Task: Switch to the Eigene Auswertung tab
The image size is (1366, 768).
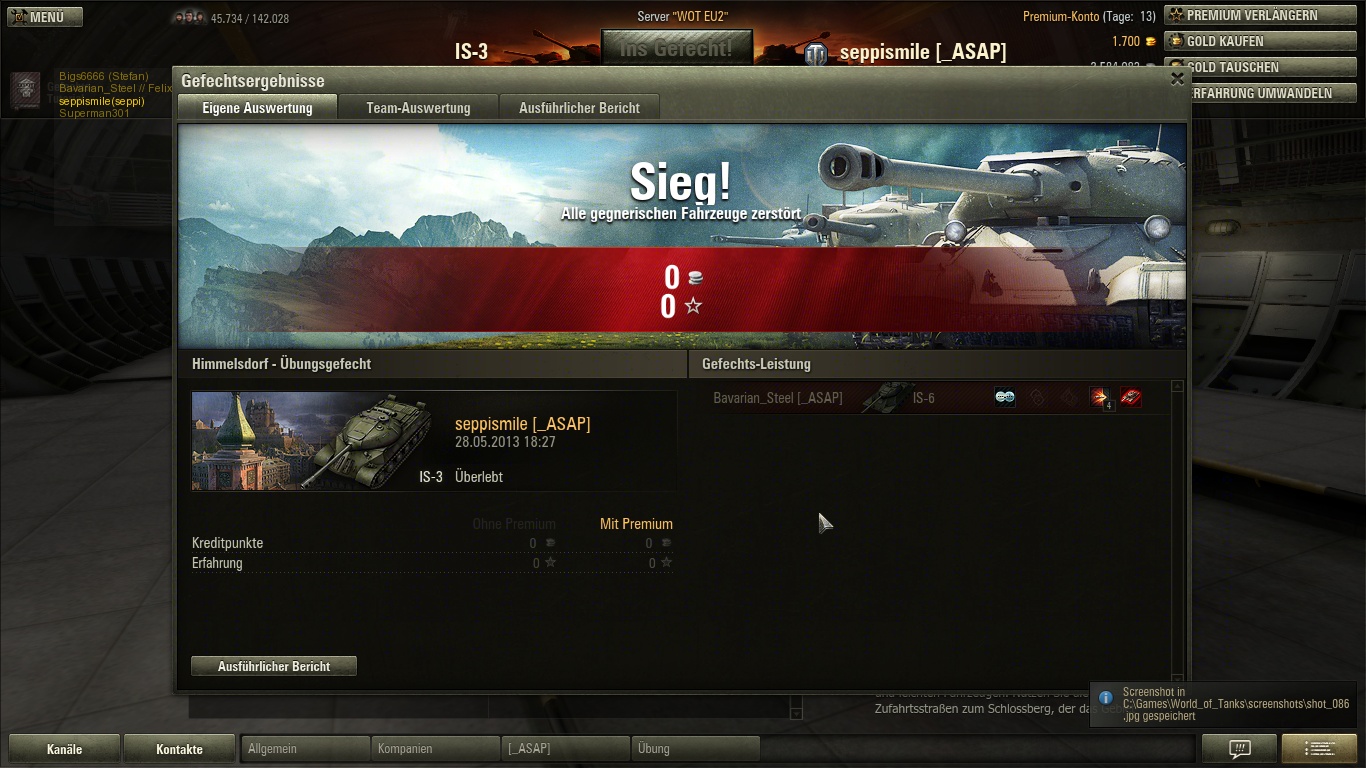Action: coord(257,108)
